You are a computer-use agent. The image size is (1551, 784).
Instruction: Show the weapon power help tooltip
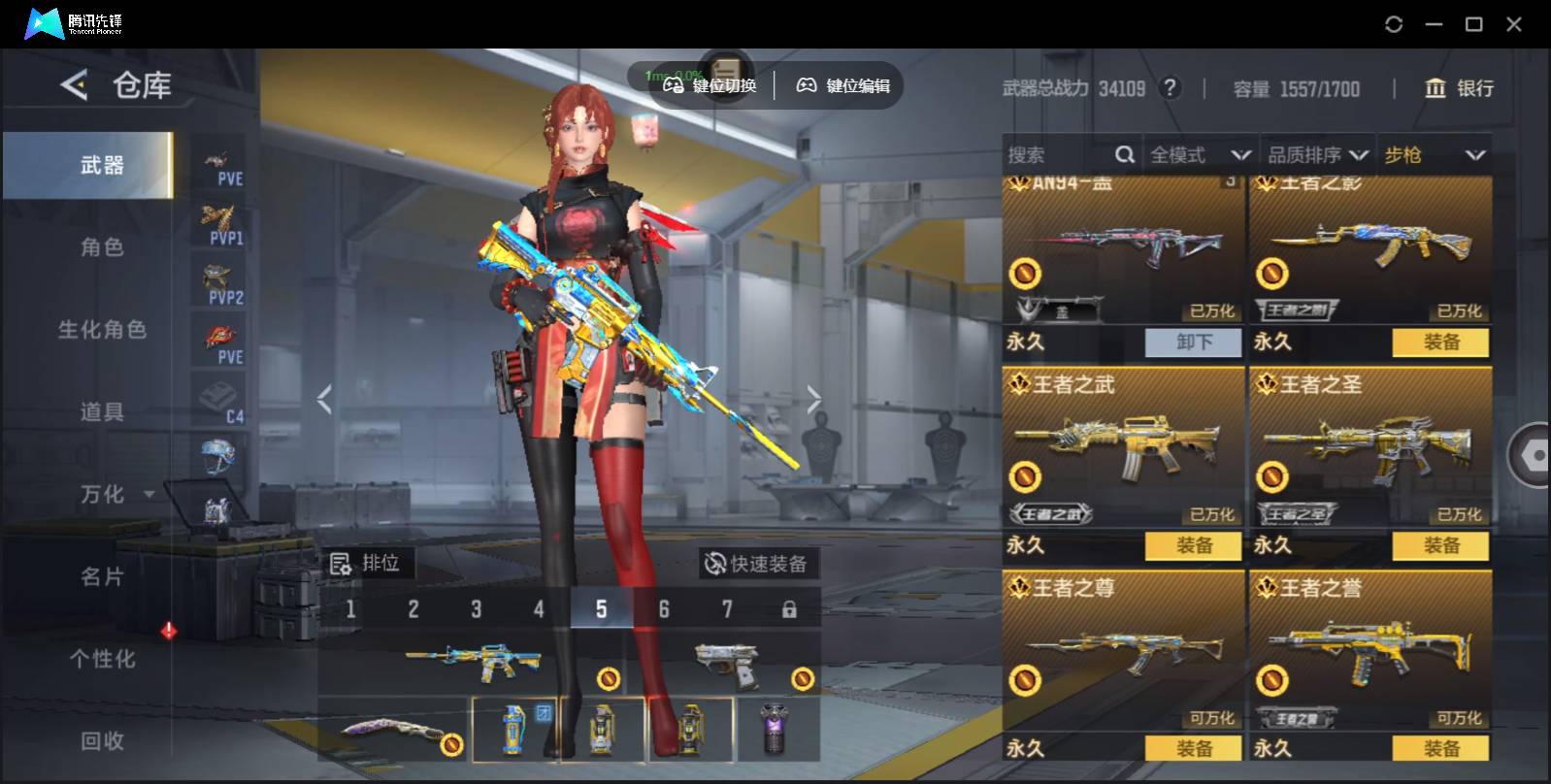pos(1171,88)
